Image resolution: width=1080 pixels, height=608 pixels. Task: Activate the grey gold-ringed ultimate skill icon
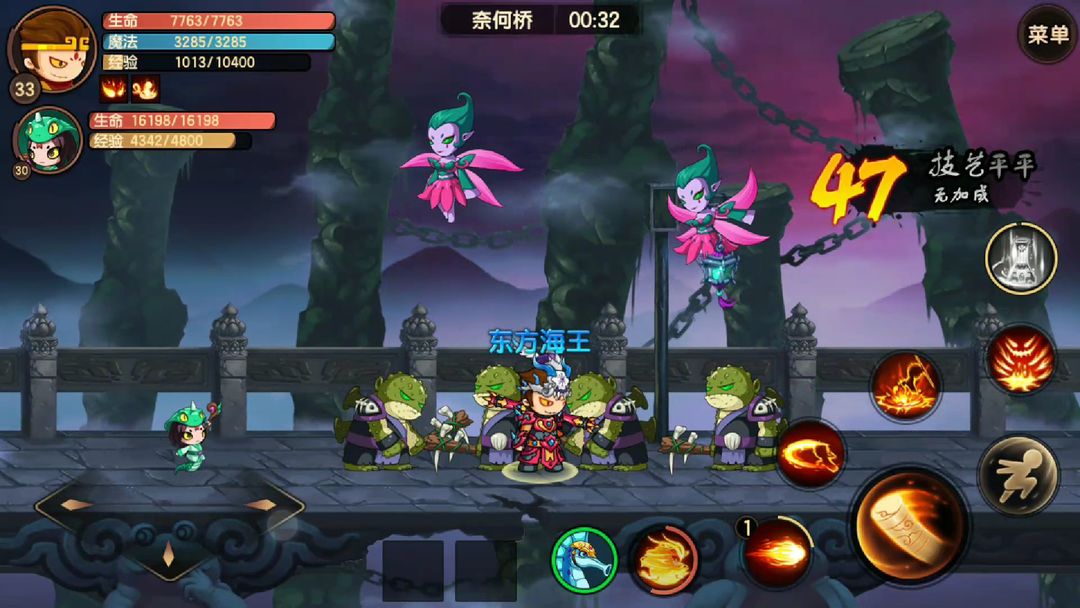(1021, 257)
